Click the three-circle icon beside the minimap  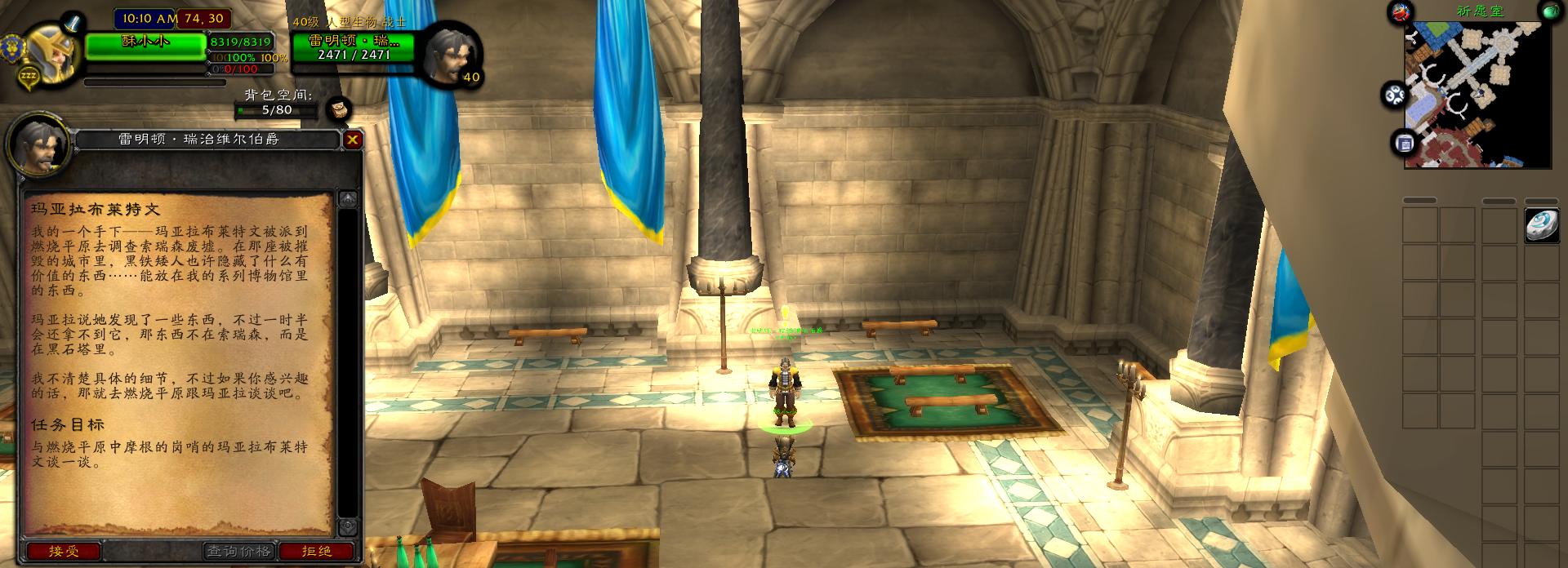click(x=1394, y=95)
